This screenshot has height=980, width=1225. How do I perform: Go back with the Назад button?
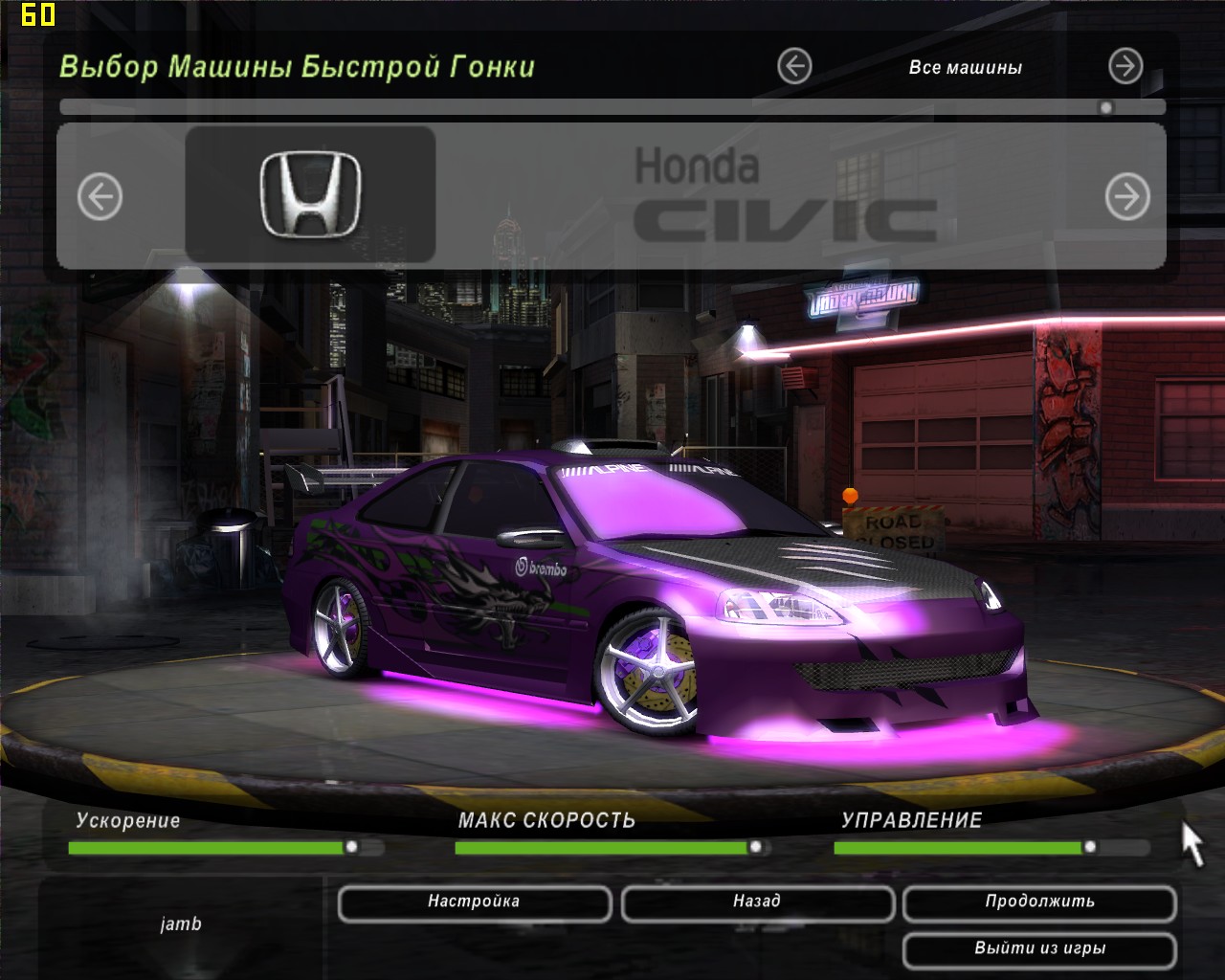coord(757,902)
